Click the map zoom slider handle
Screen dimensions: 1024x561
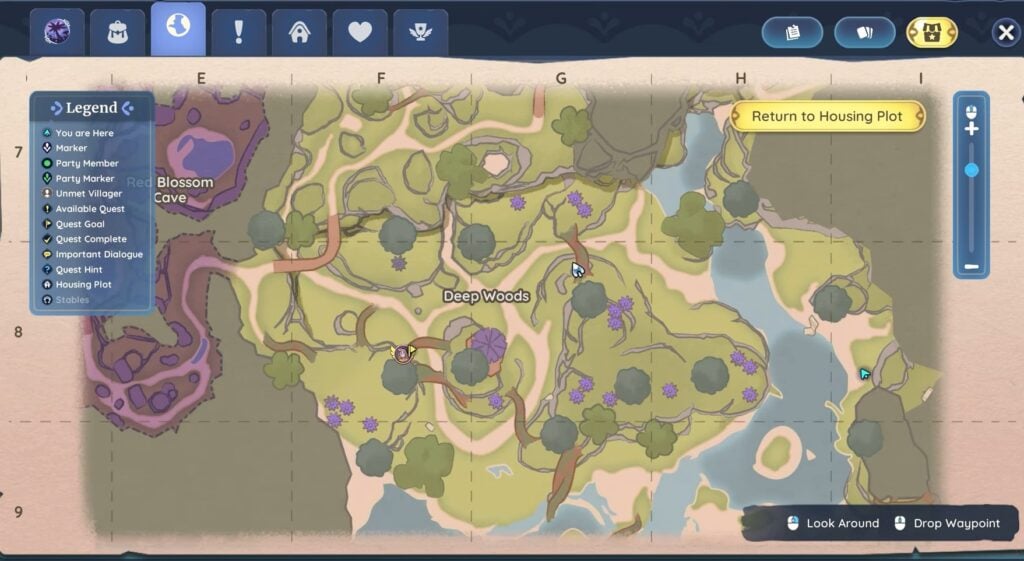pos(971,171)
